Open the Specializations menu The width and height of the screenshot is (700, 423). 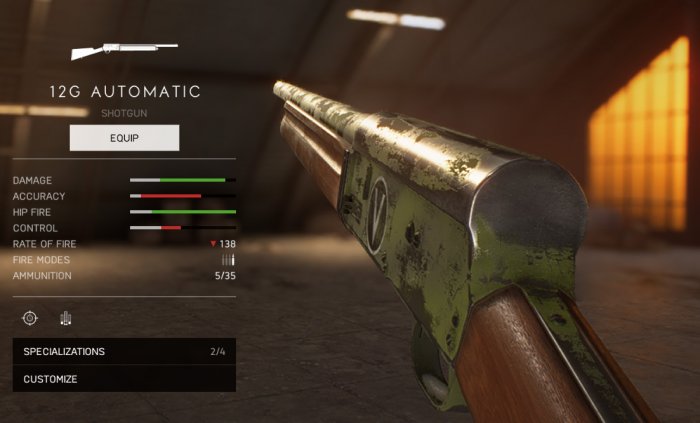(x=124, y=352)
